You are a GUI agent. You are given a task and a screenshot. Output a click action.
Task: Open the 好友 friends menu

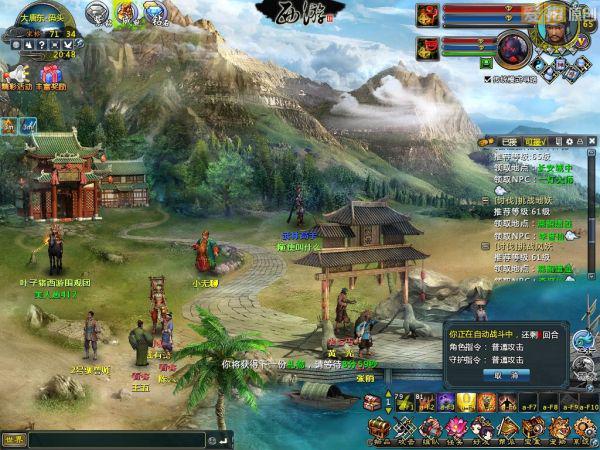(480, 430)
